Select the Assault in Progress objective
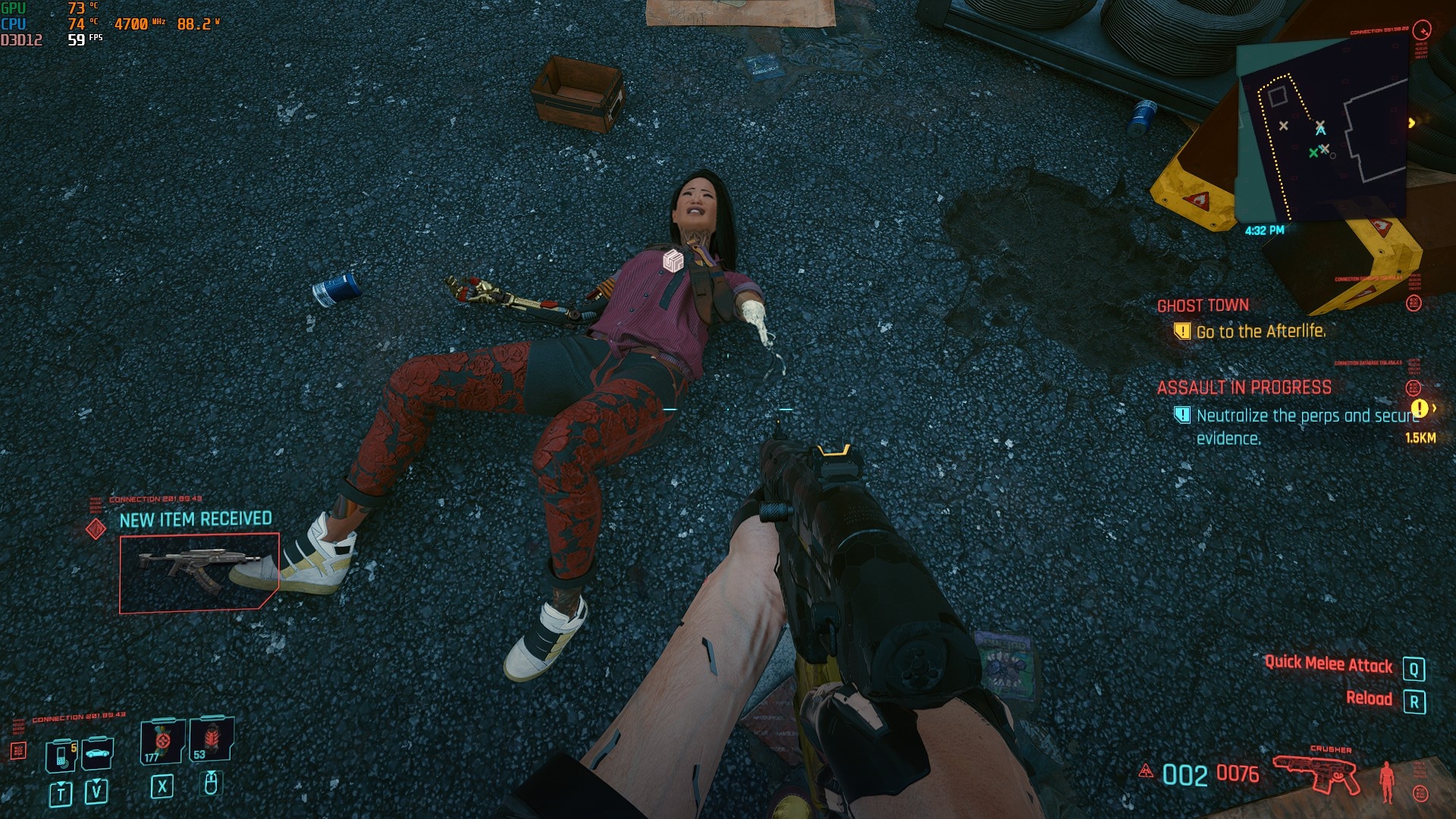 (1244, 388)
